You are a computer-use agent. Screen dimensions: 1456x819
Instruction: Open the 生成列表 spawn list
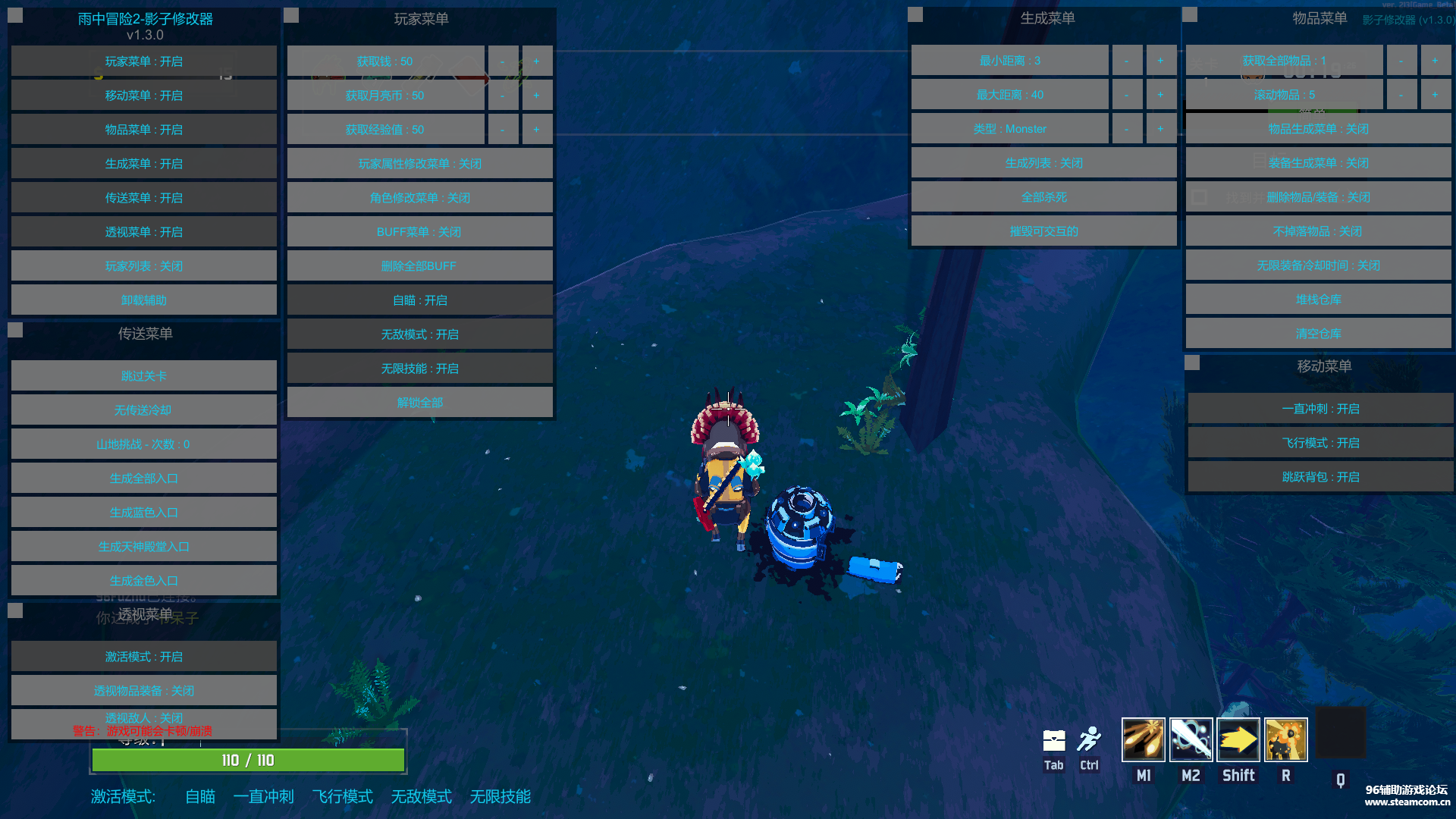point(1043,163)
